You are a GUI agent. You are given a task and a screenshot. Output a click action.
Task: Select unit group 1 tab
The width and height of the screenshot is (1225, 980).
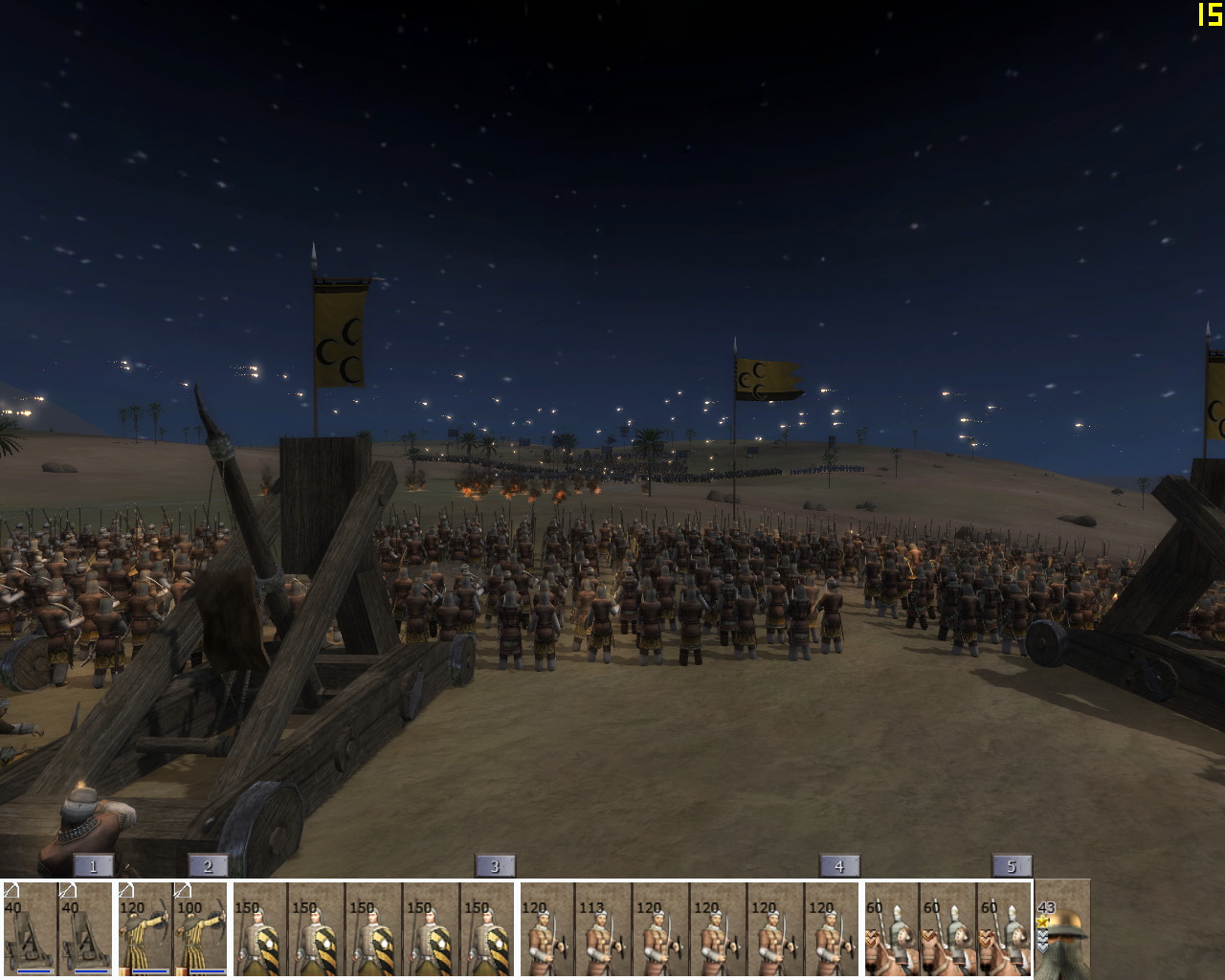(93, 866)
